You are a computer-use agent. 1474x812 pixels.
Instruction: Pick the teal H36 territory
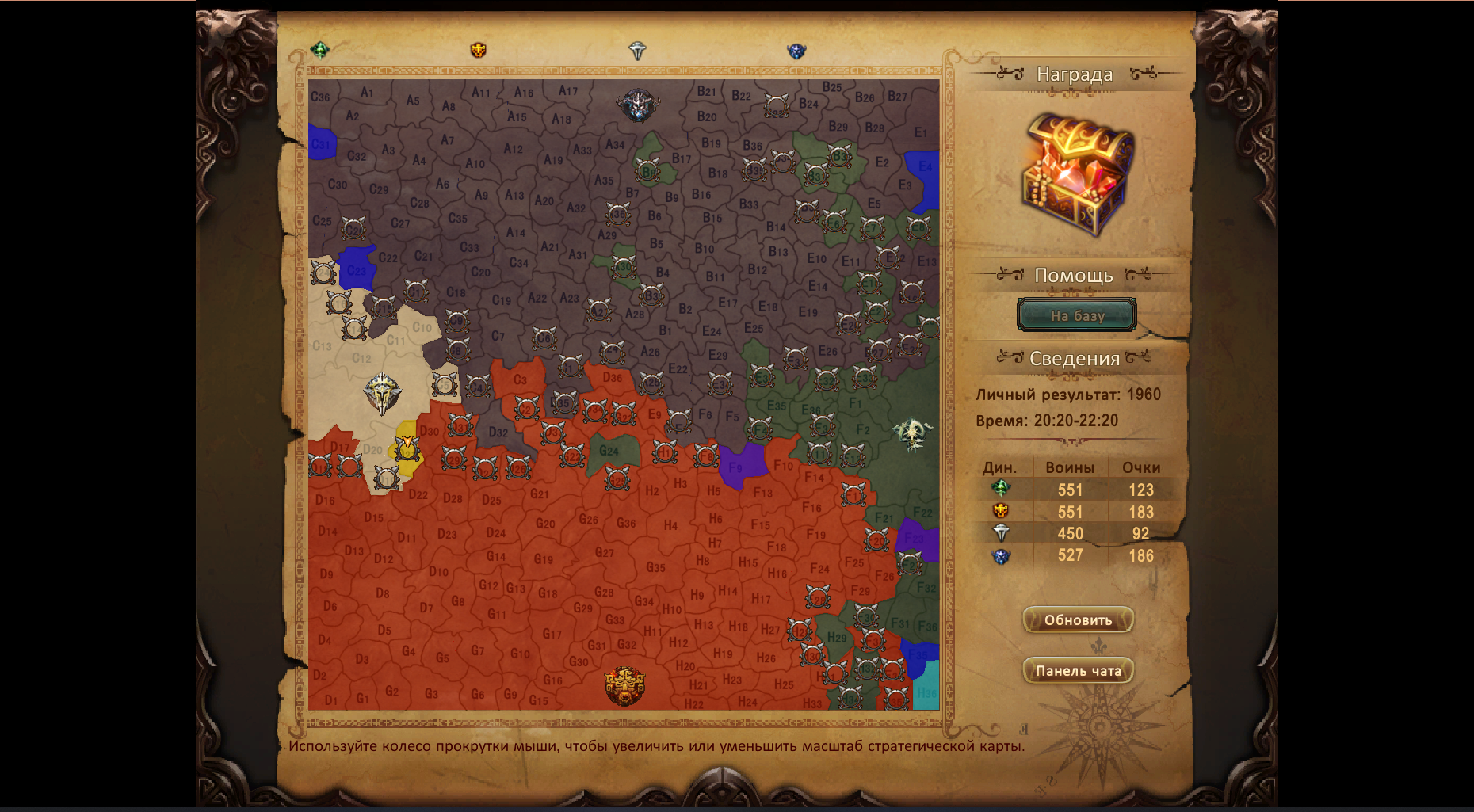point(926,689)
